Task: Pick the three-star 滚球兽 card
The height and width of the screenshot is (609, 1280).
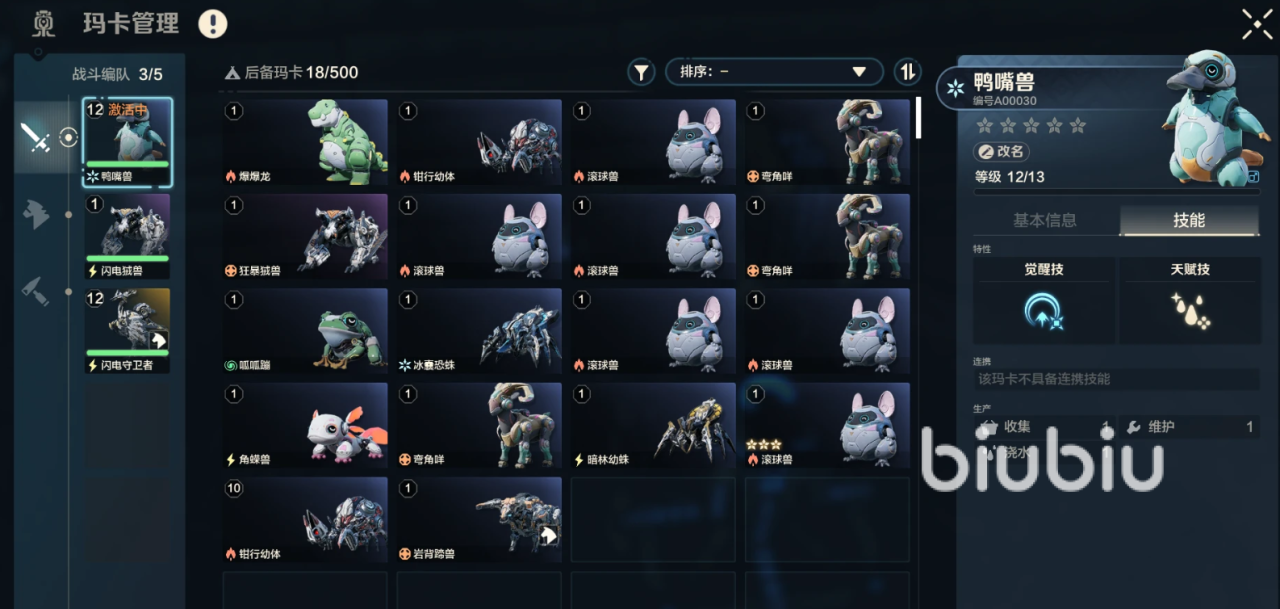Action: coord(827,425)
